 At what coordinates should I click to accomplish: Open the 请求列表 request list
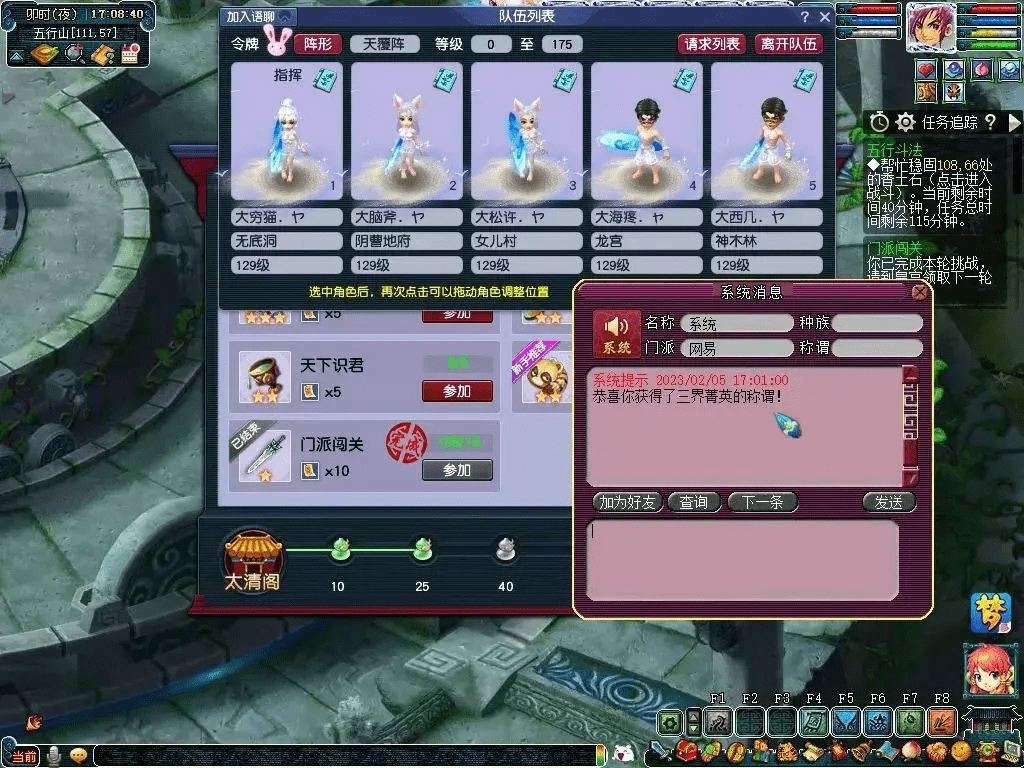712,44
